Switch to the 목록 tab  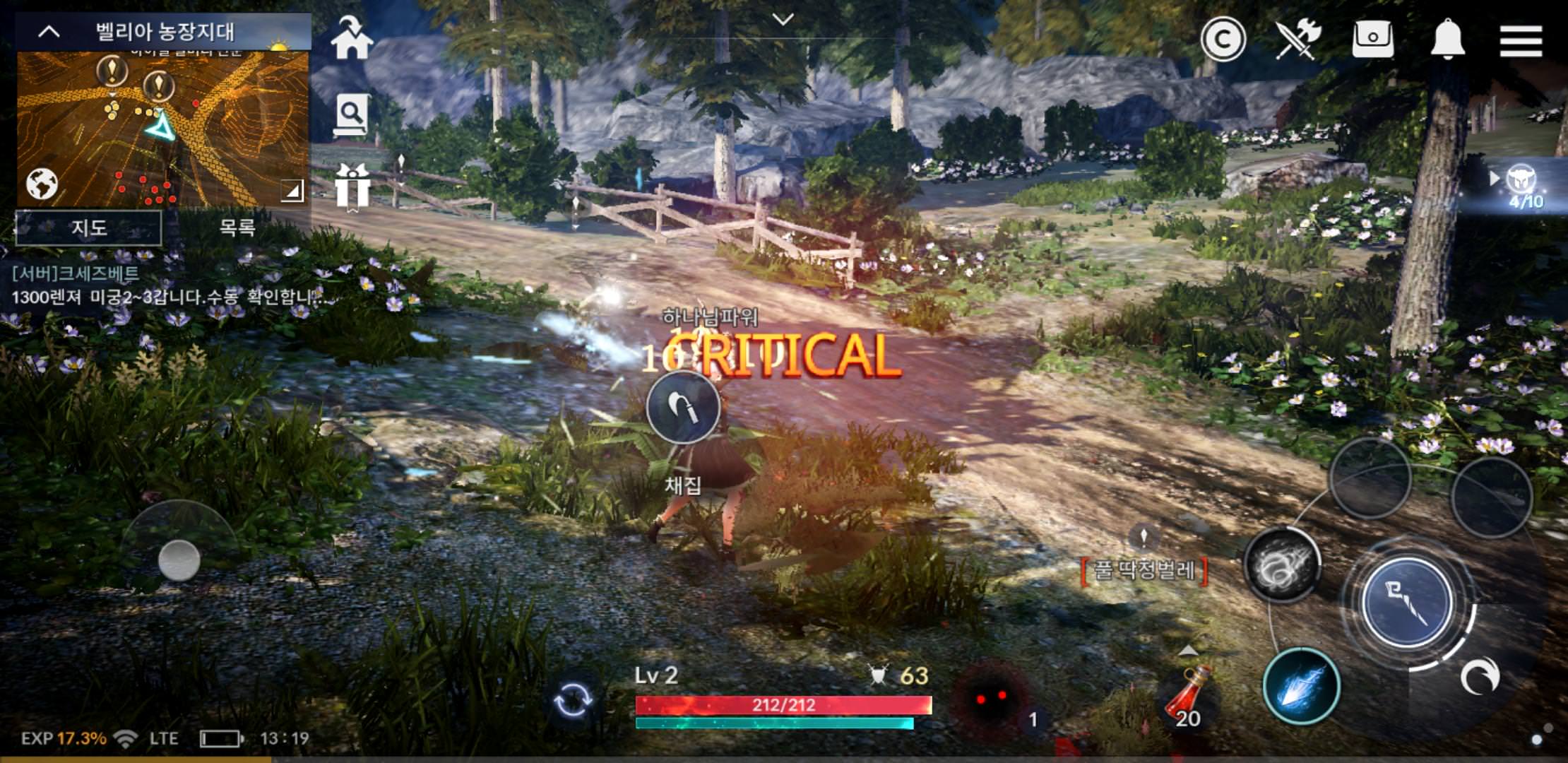pos(237,227)
